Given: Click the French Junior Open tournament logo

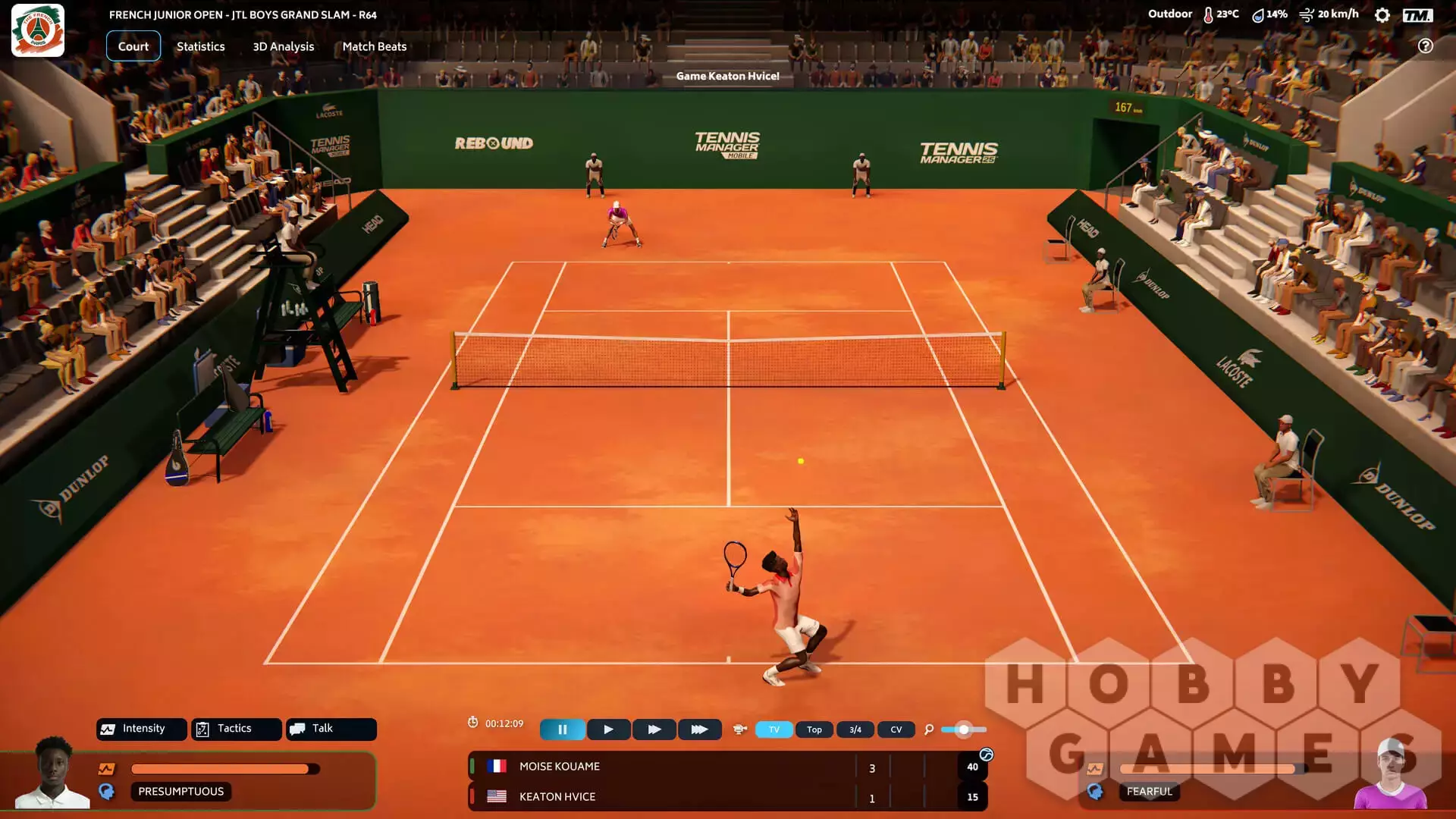Looking at the screenshot, I should pyautogui.click(x=38, y=30).
